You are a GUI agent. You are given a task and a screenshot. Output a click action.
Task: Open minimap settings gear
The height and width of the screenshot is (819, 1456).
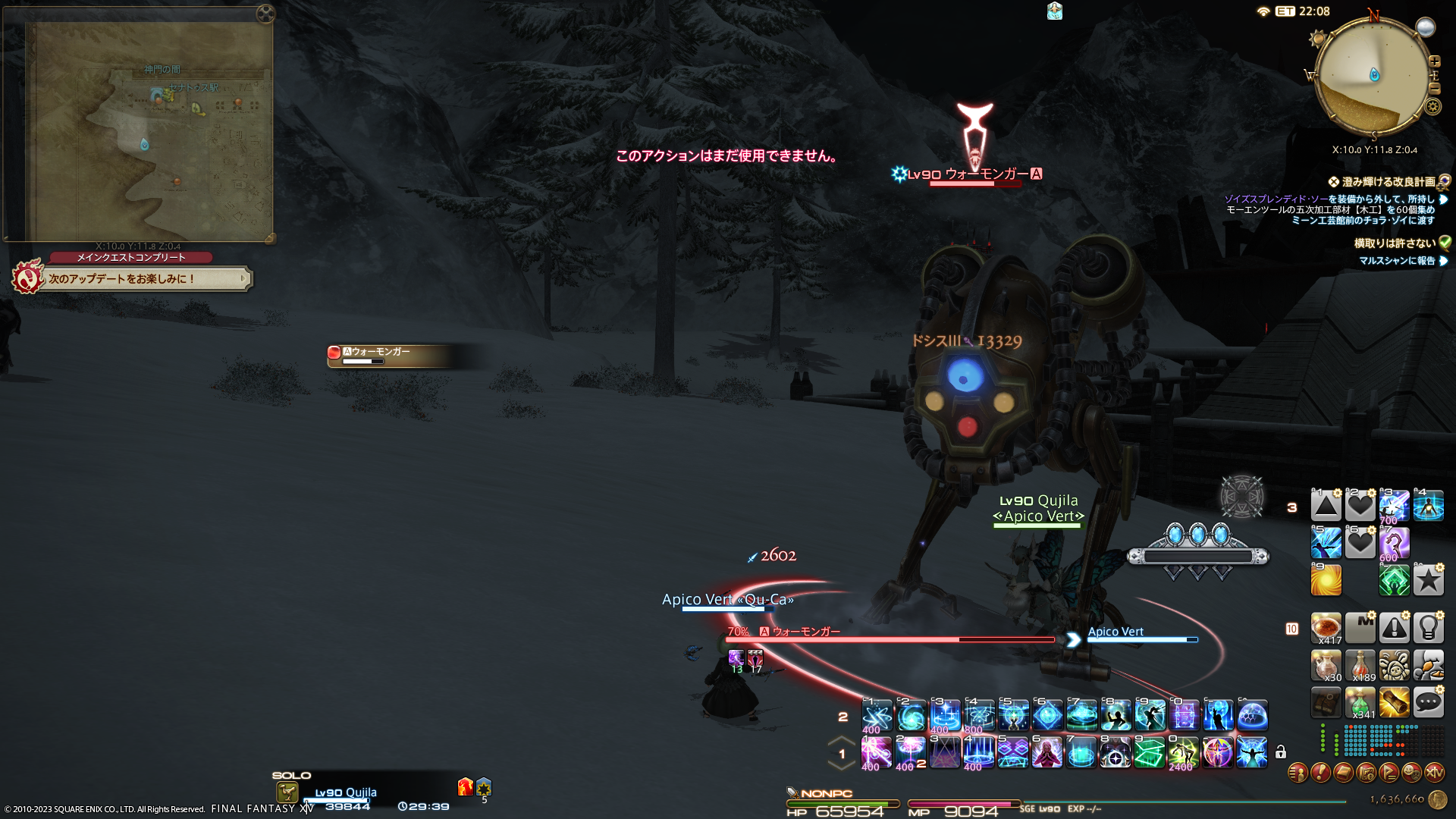[1432, 106]
